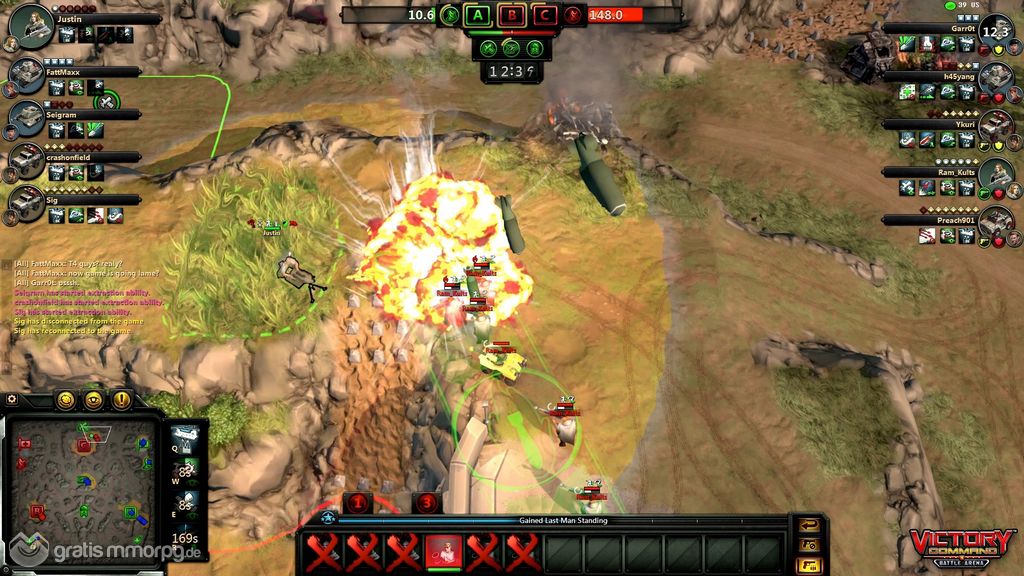Click the yellow swirl button above minimap
Screen dimensions: 1024x576
tap(67, 400)
